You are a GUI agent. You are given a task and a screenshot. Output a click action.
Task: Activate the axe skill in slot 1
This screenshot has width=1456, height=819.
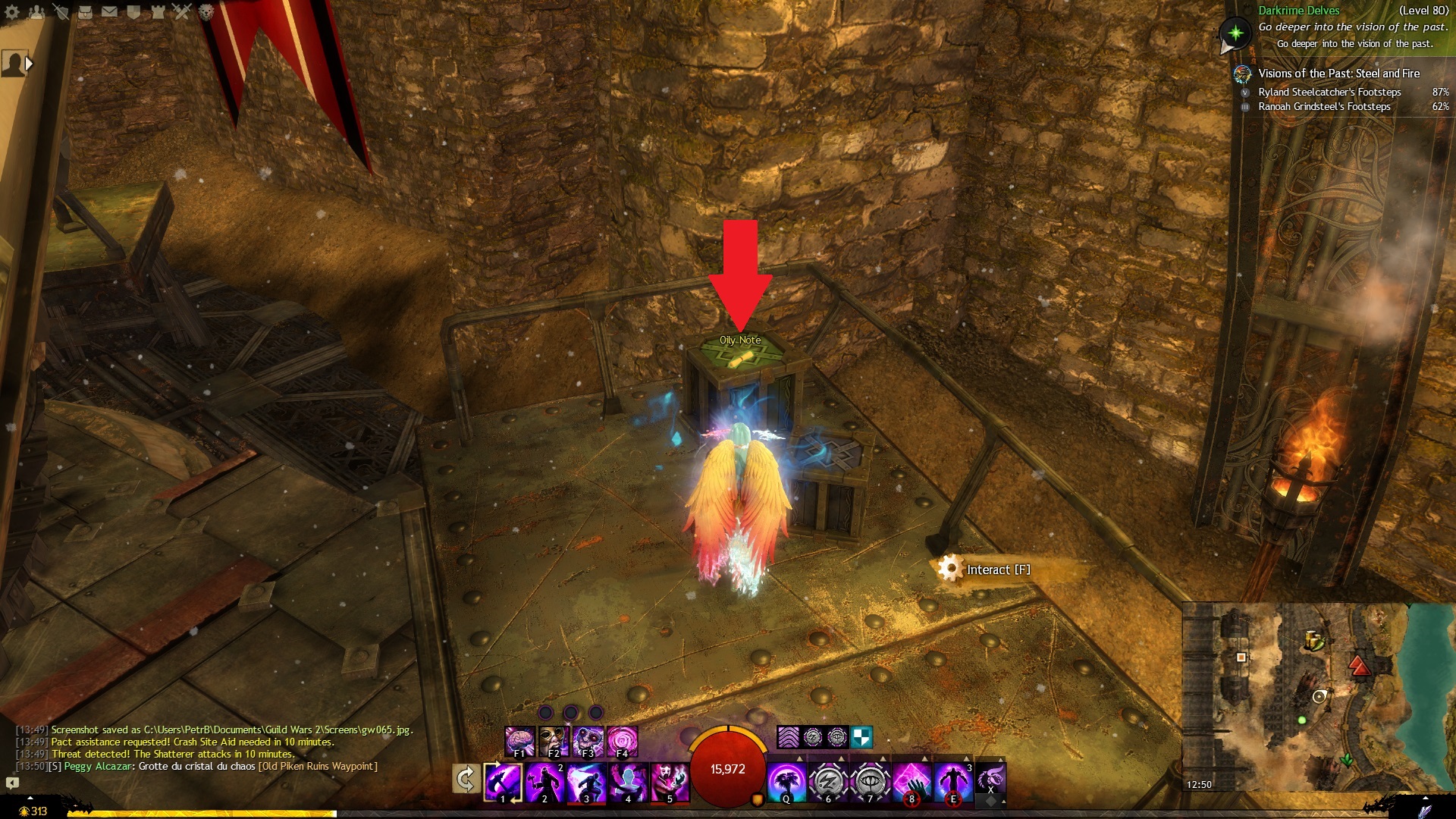tap(503, 781)
